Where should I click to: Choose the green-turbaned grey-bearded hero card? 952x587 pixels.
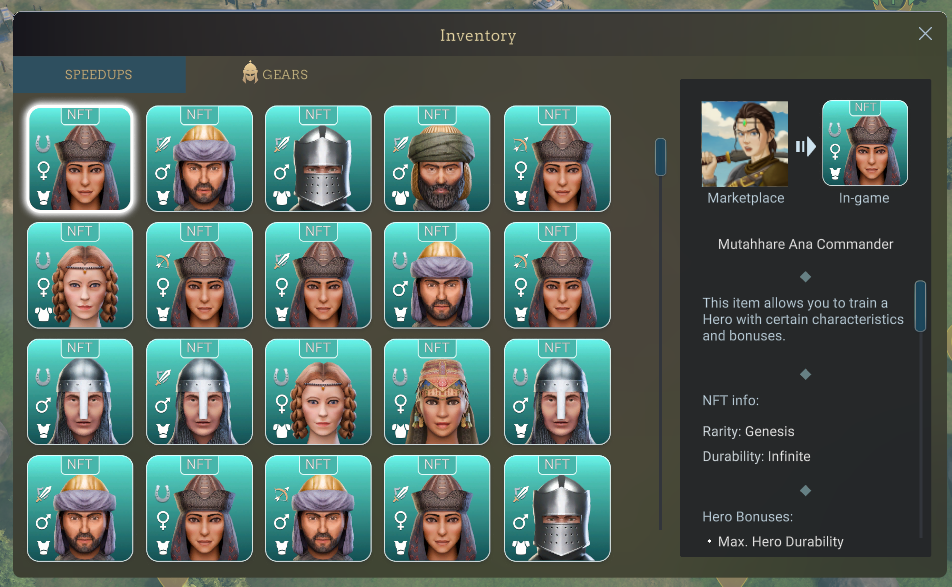coord(437,159)
